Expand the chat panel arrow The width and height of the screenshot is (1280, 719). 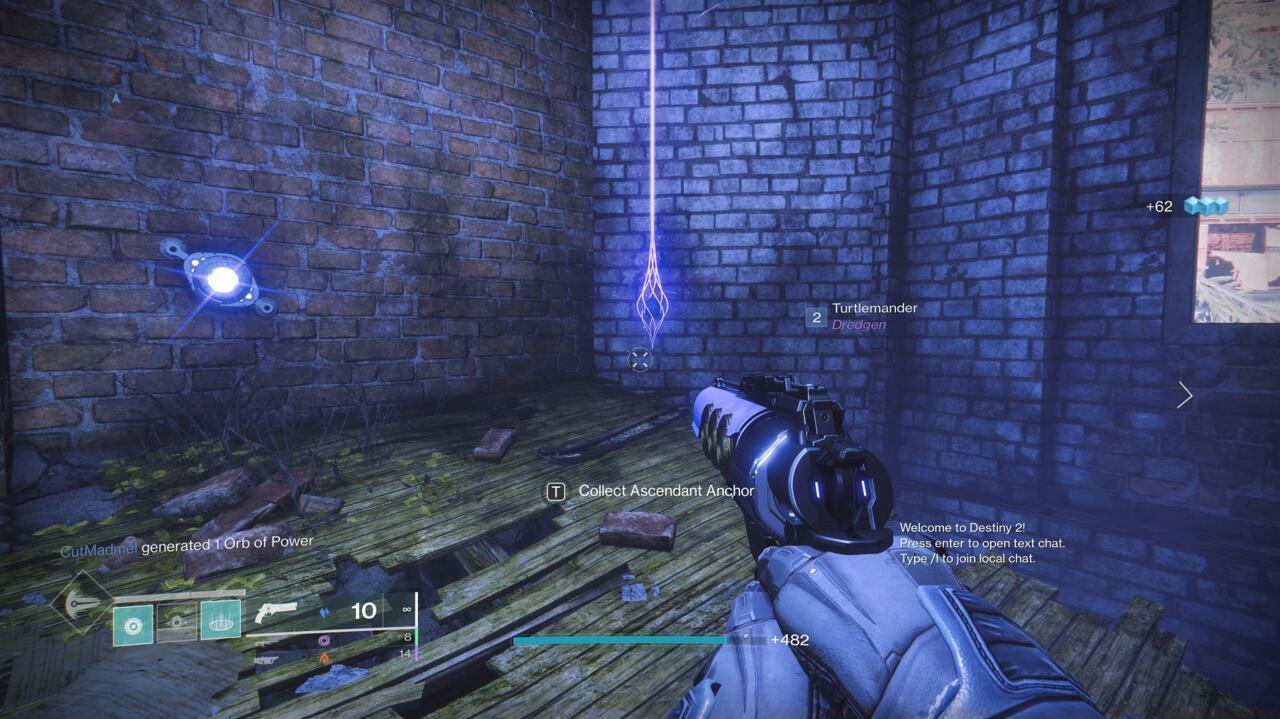point(1185,395)
